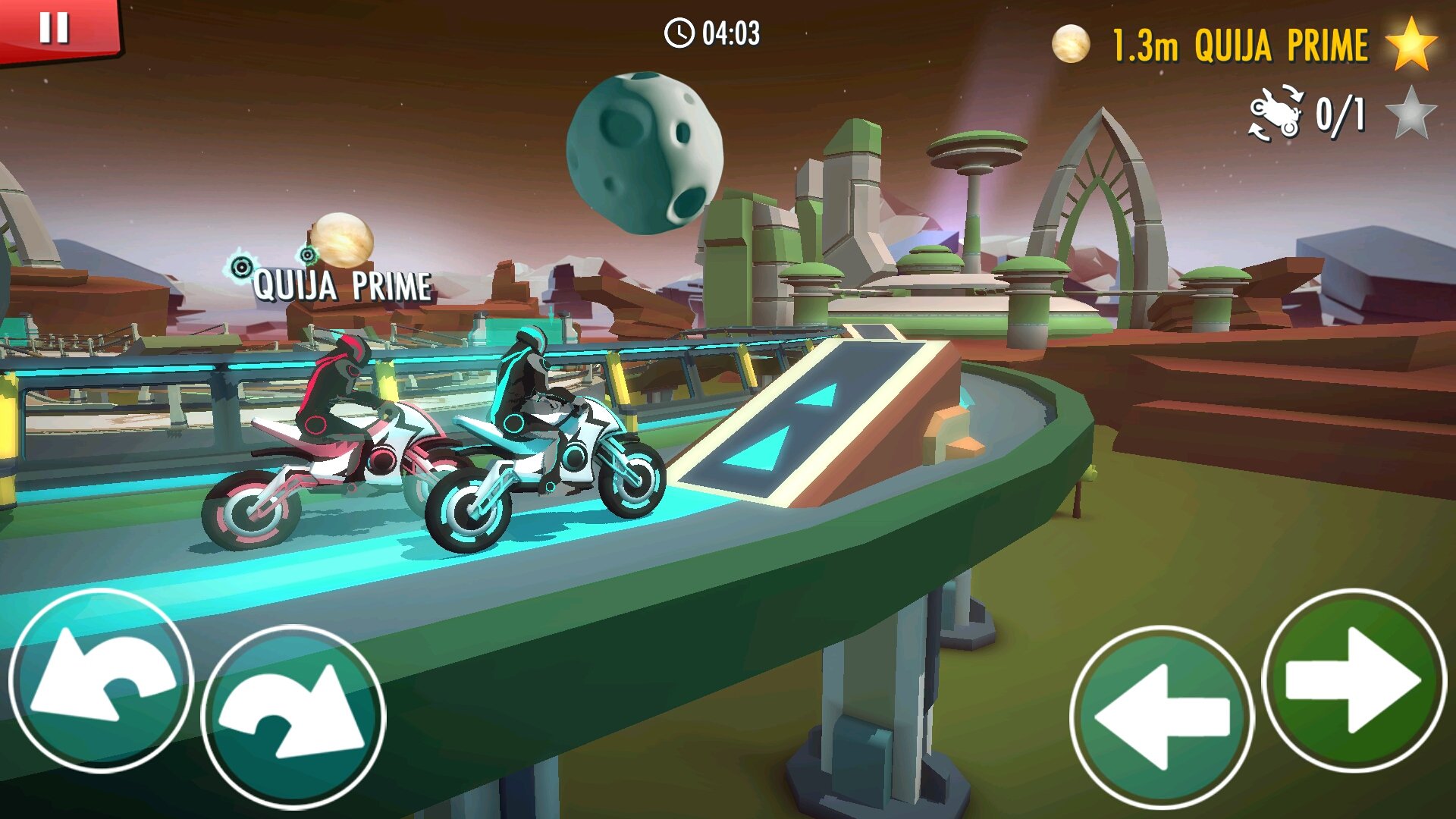Click the small planet above QUIJA PRIME text

point(343,240)
